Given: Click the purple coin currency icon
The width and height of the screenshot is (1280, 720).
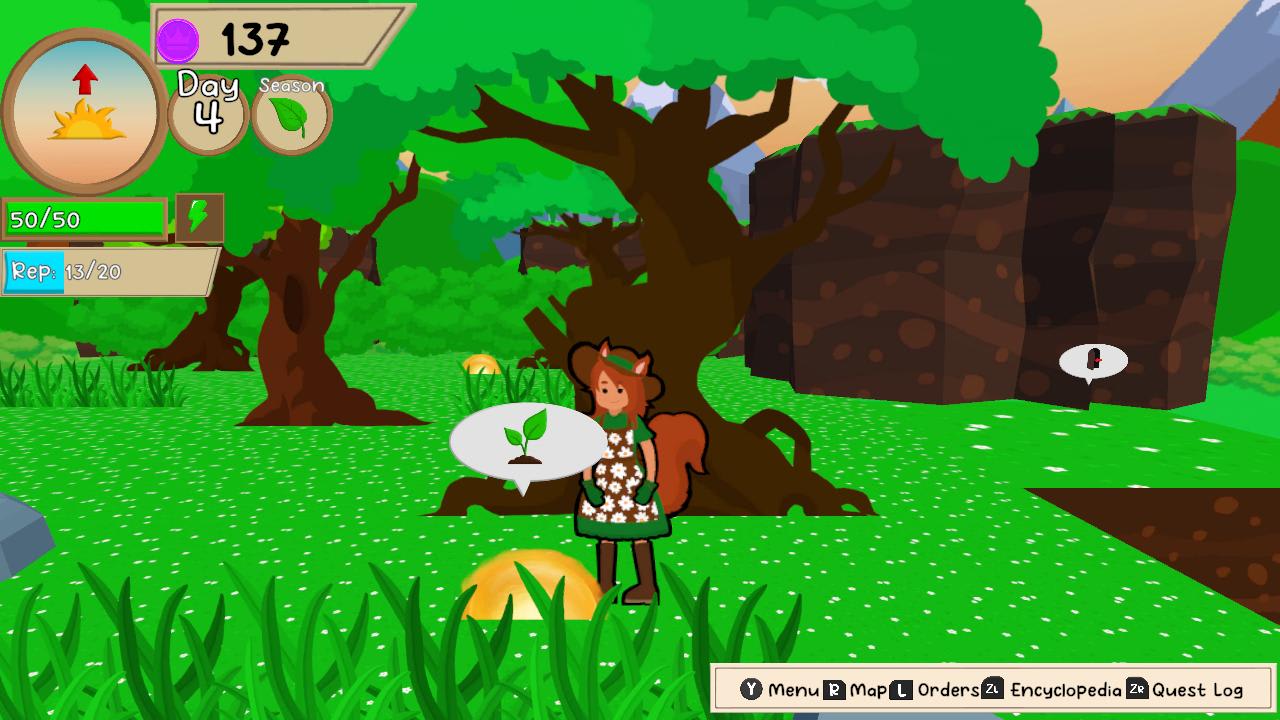Looking at the screenshot, I should point(177,38).
